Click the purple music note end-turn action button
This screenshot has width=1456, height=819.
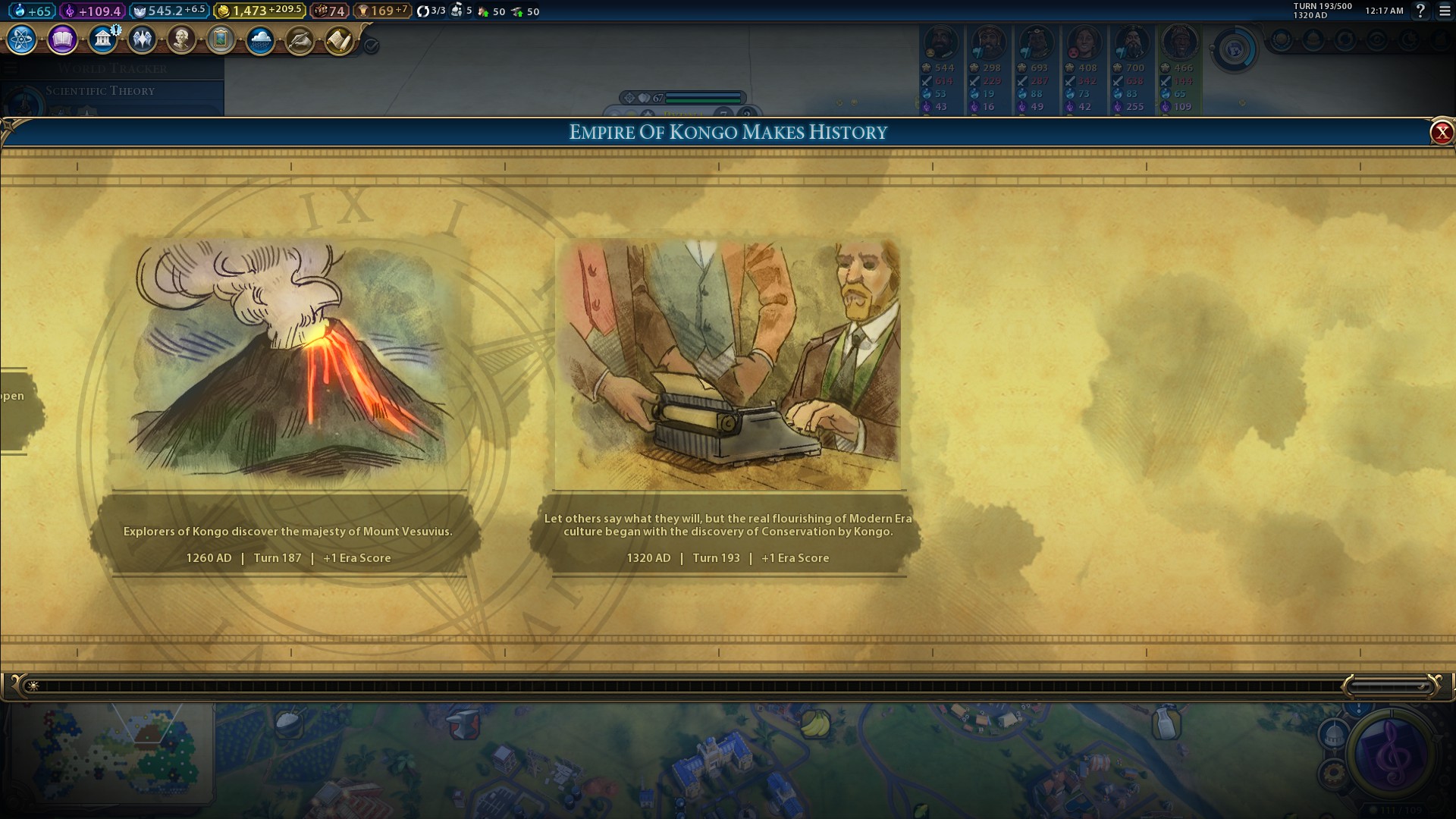[x=1392, y=754]
